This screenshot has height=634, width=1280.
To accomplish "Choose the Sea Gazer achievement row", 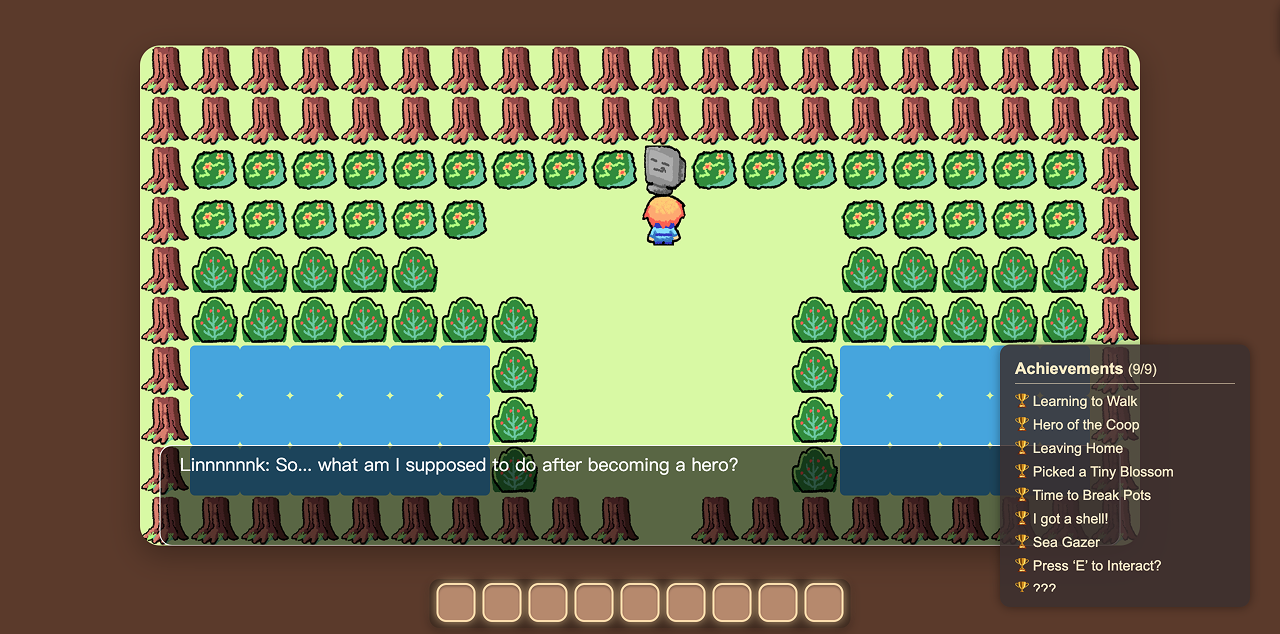I will [1066, 542].
